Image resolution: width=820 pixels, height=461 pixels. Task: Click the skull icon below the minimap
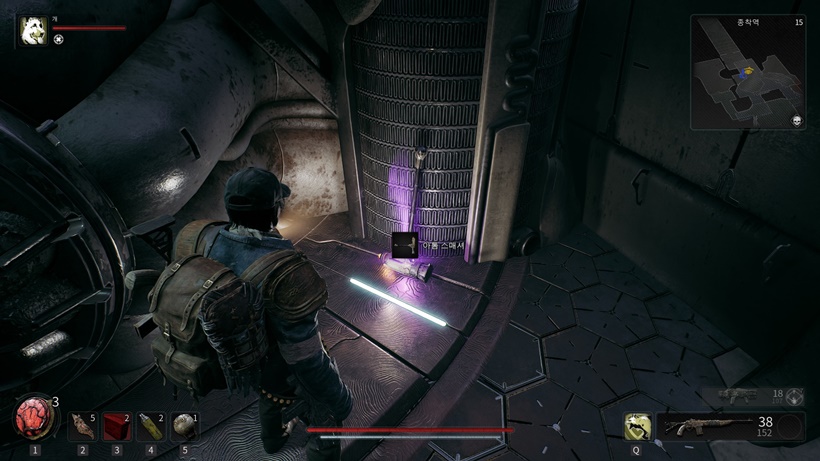pyautogui.click(x=797, y=121)
